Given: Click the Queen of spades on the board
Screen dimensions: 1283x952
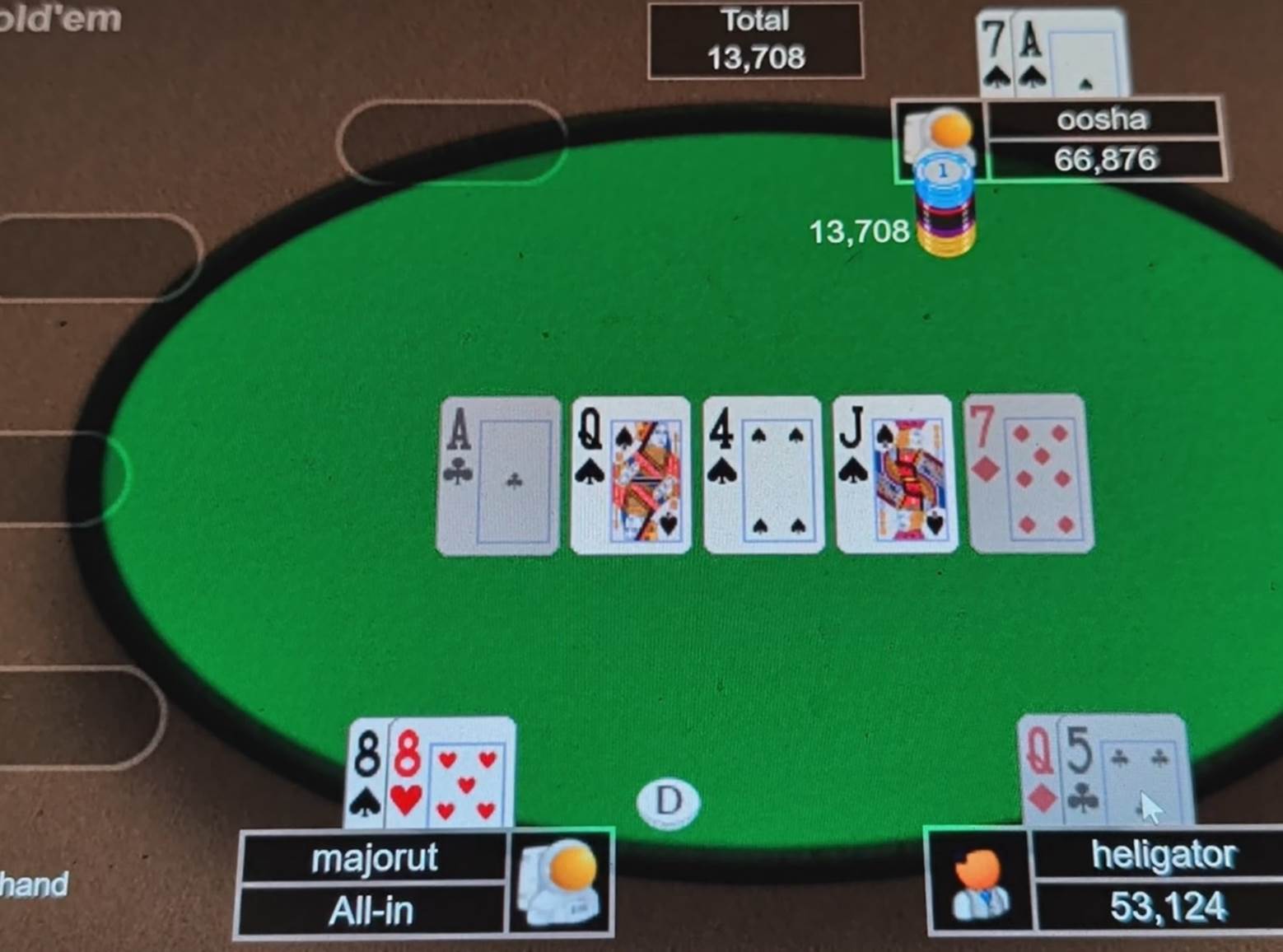Looking at the screenshot, I should 630,476.
